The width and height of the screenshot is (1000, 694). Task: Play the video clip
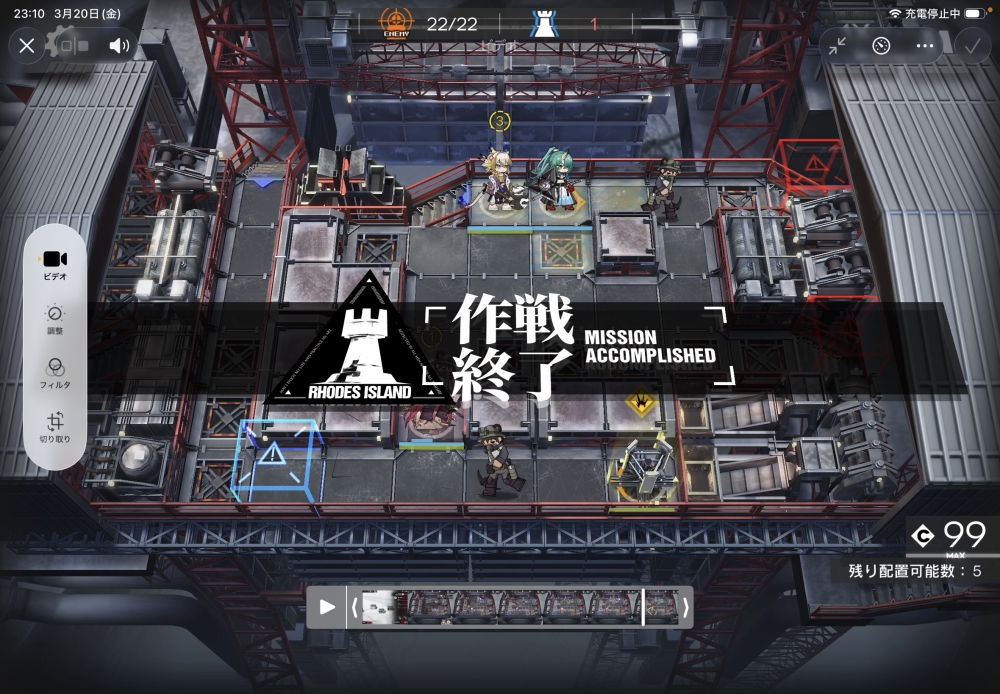click(327, 607)
